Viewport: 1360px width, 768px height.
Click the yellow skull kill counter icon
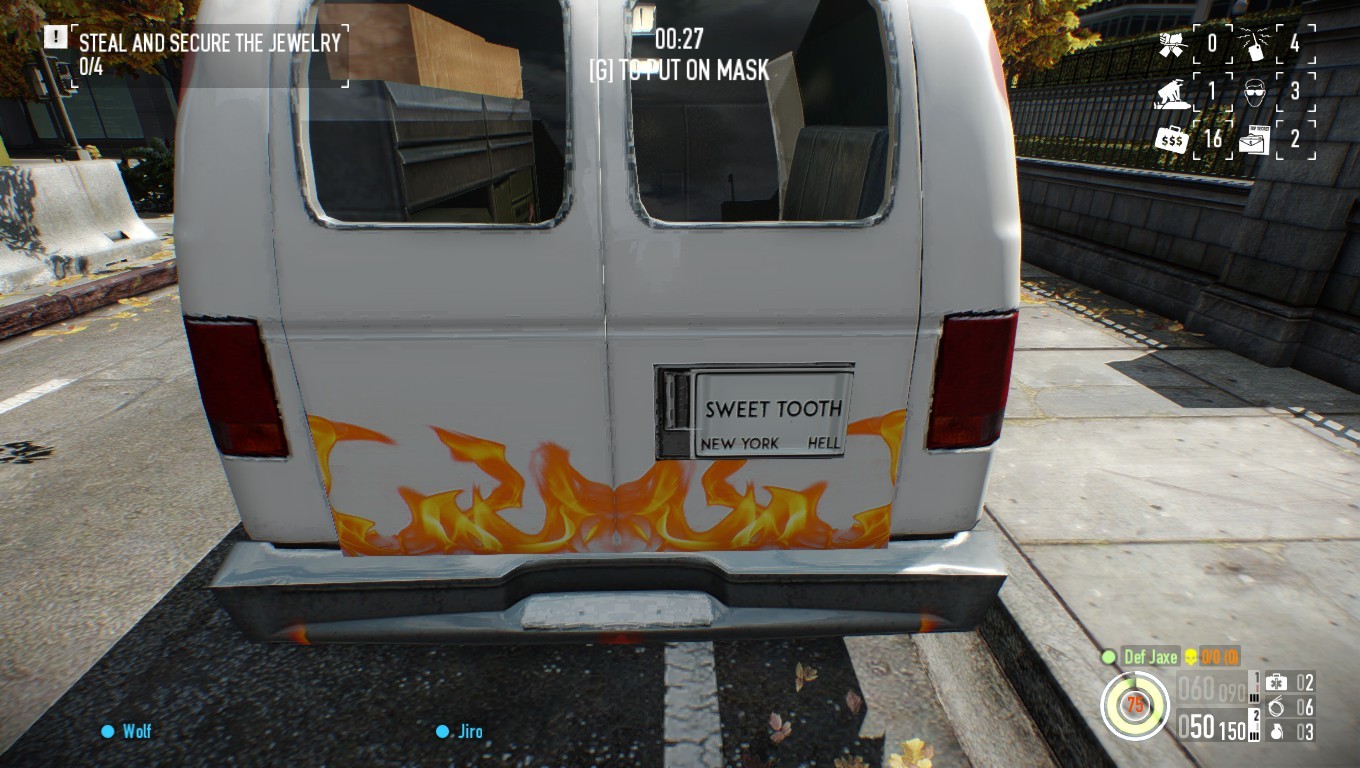click(x=1192, y=657)
